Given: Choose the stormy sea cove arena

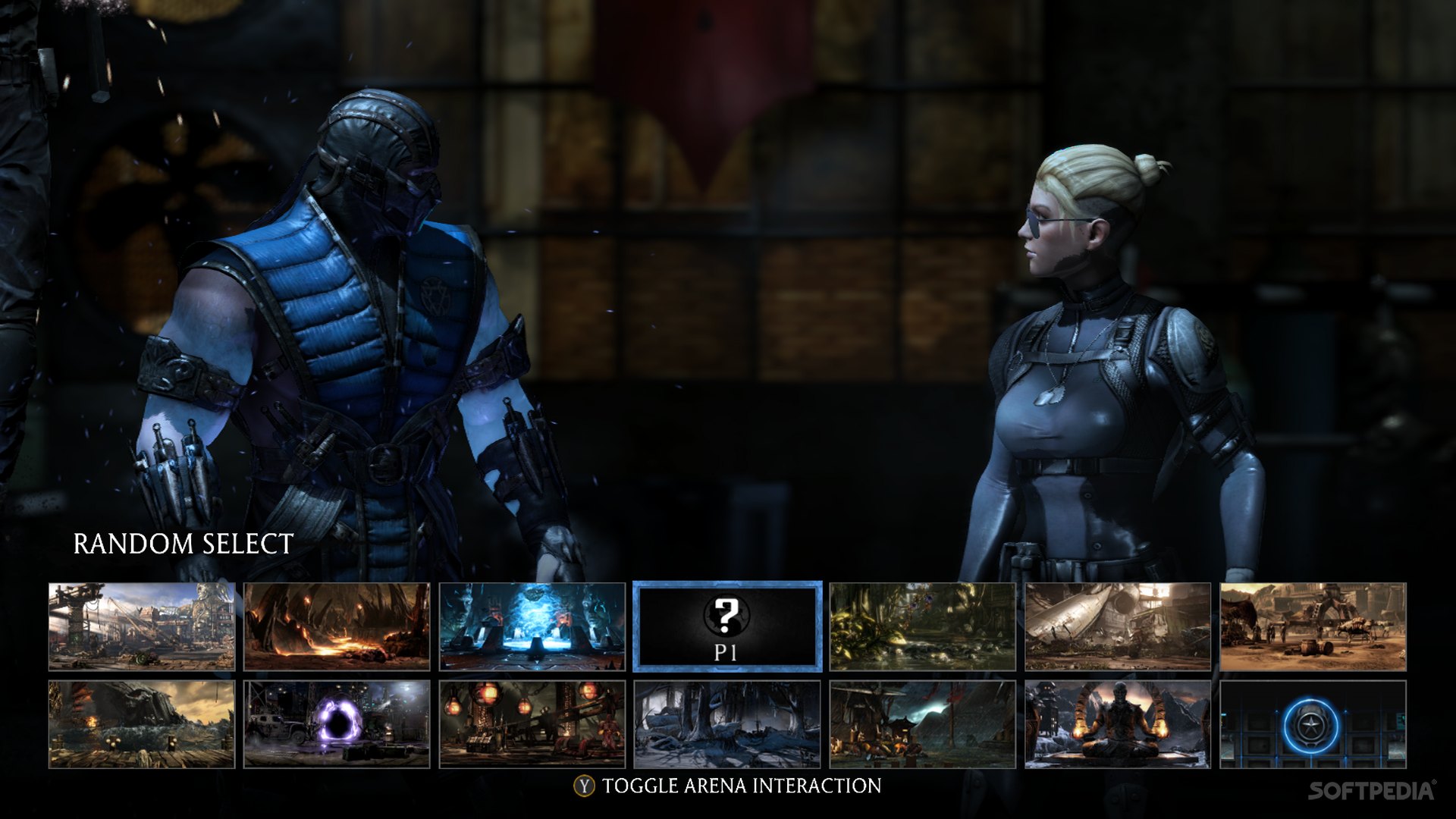Looking at the screenshot, I should 142,724.
